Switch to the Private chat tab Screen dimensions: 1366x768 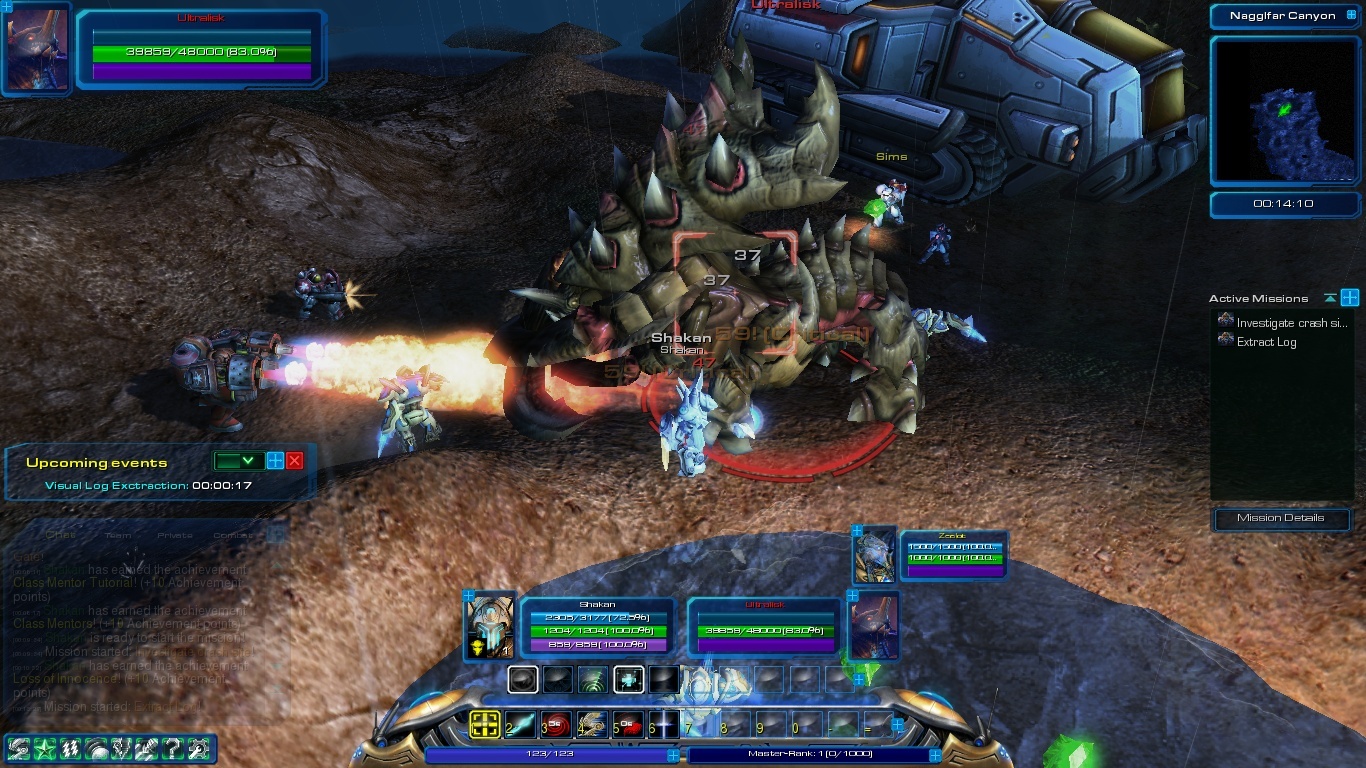pyautogui.click(x=175, y=535)
